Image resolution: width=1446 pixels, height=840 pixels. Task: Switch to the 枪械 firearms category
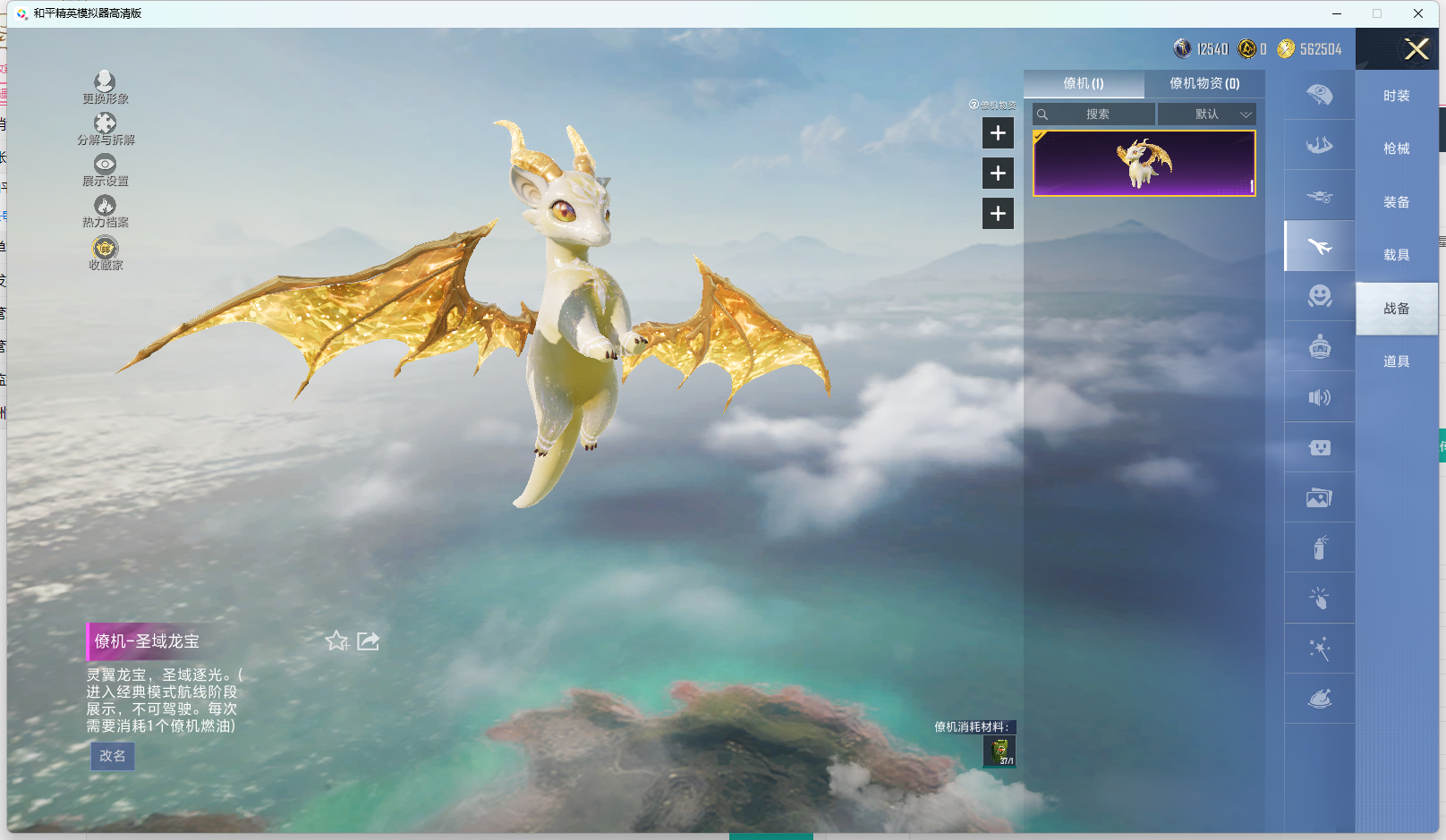[1396, 148]
